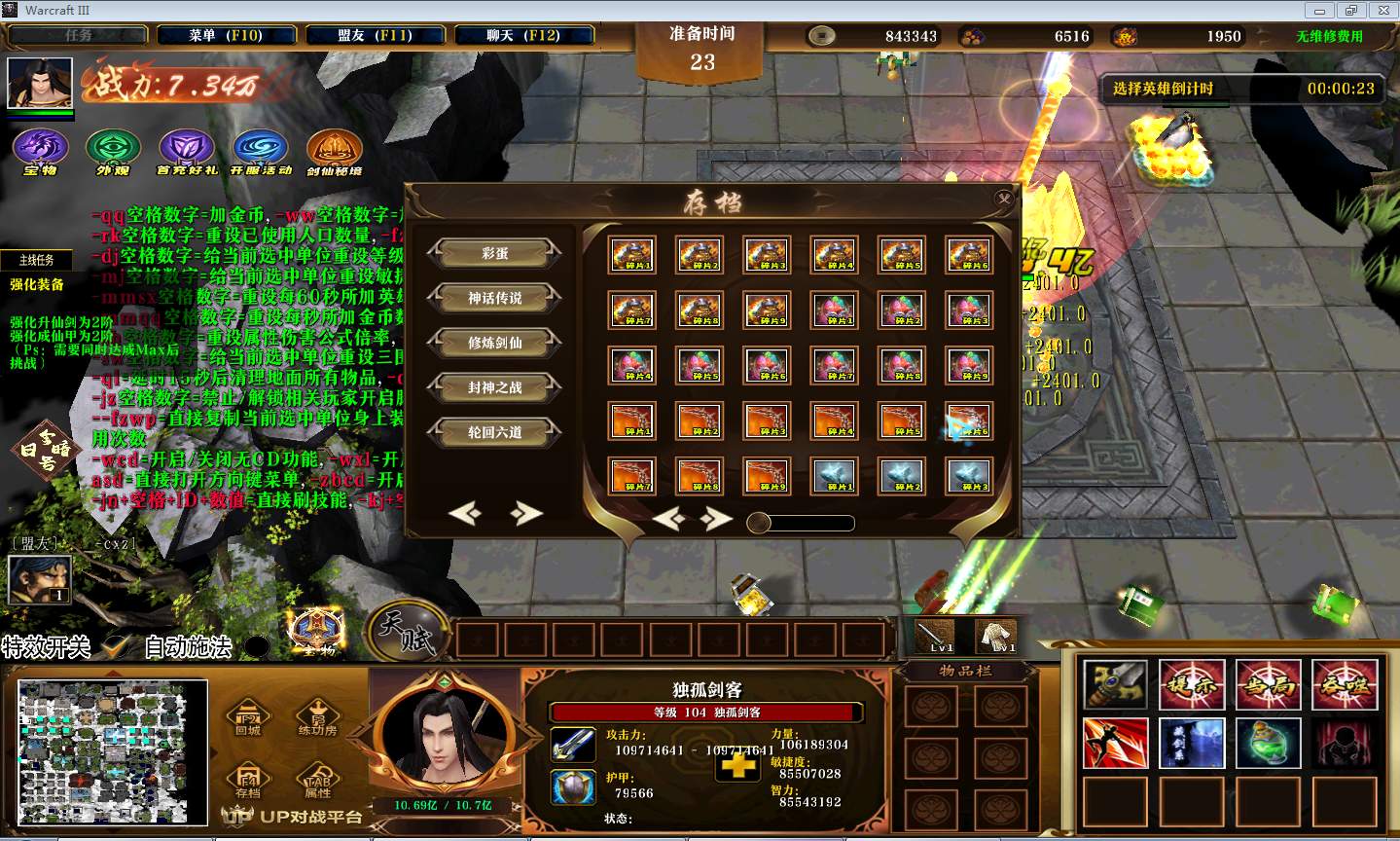Choose the 封神之战 category
Screen dimensions: 1400x841
click(x=494, y=387)
